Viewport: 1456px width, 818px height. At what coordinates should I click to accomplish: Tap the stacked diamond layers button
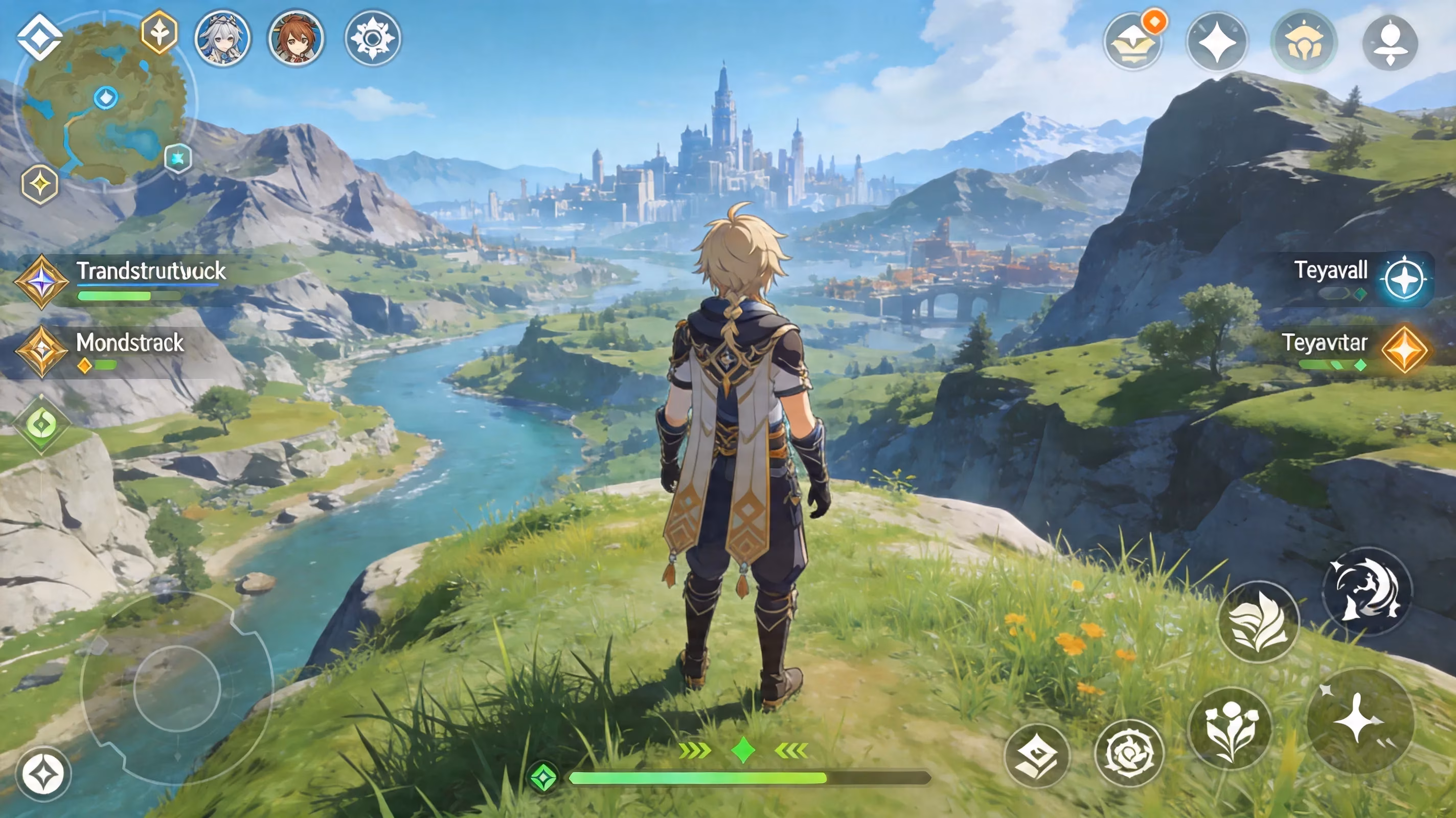pos(1037,756)
